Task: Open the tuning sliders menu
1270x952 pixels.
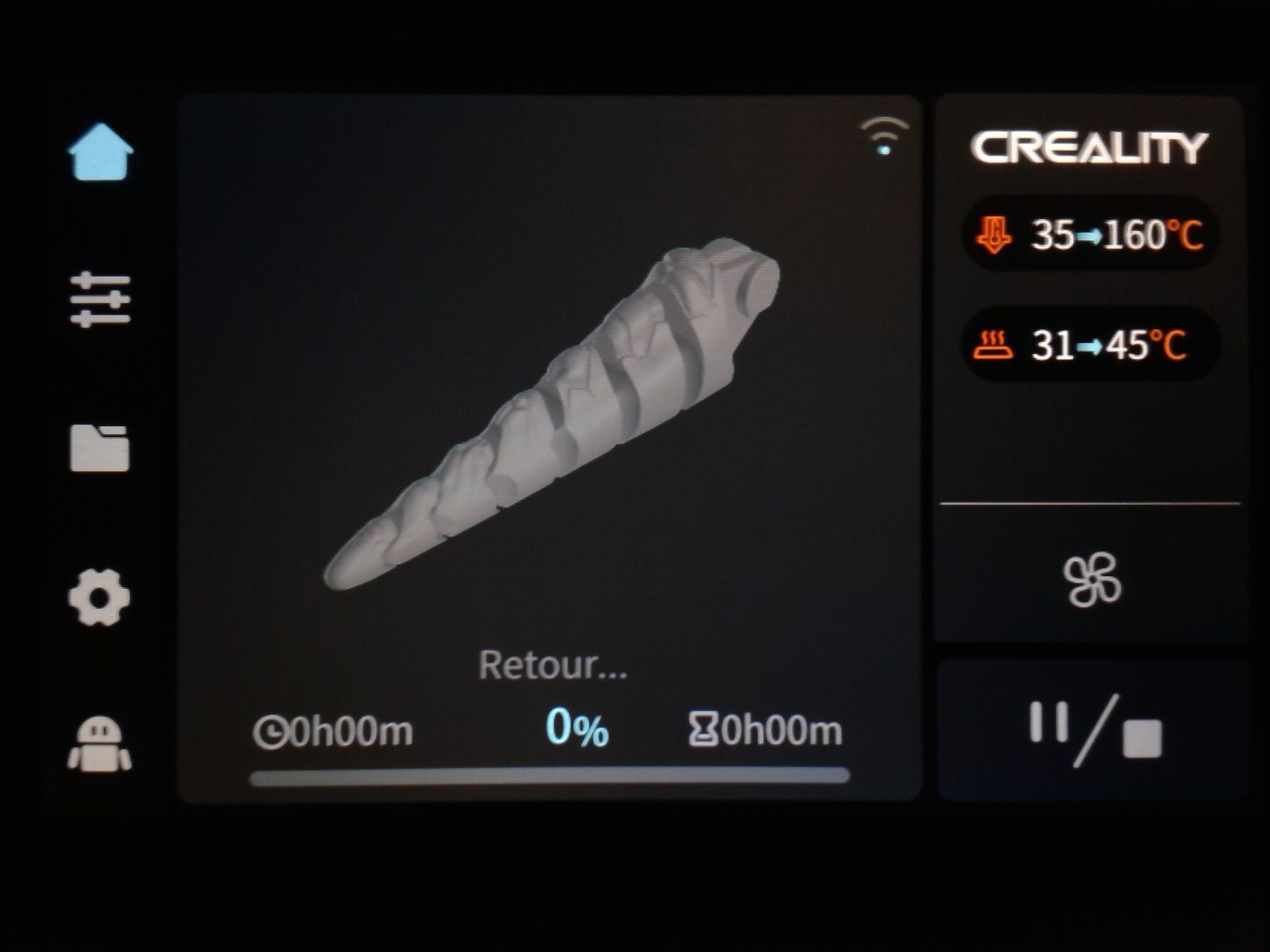Action: pos(100,300)
